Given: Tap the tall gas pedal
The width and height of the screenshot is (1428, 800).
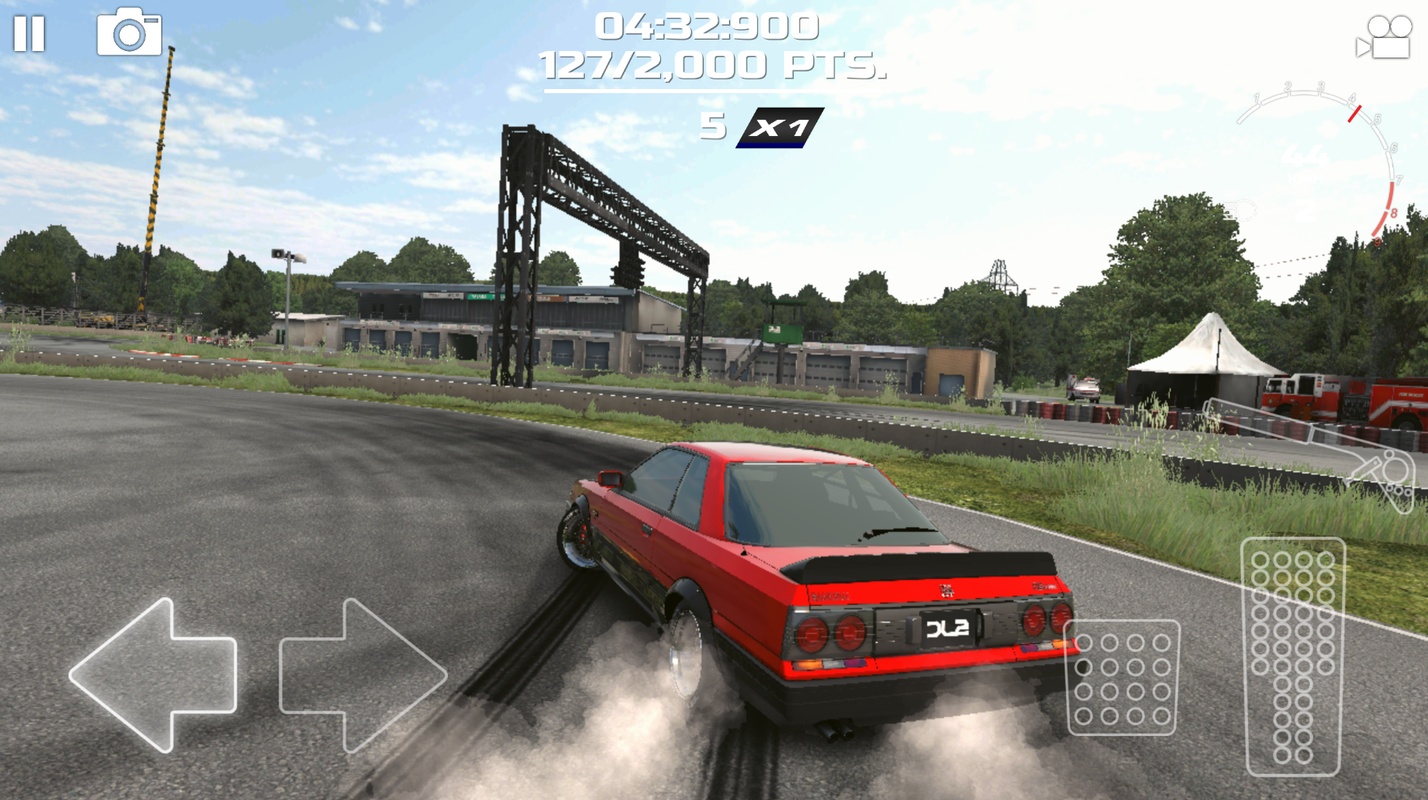Looking at the screenshot, I should coord(1292,656).
